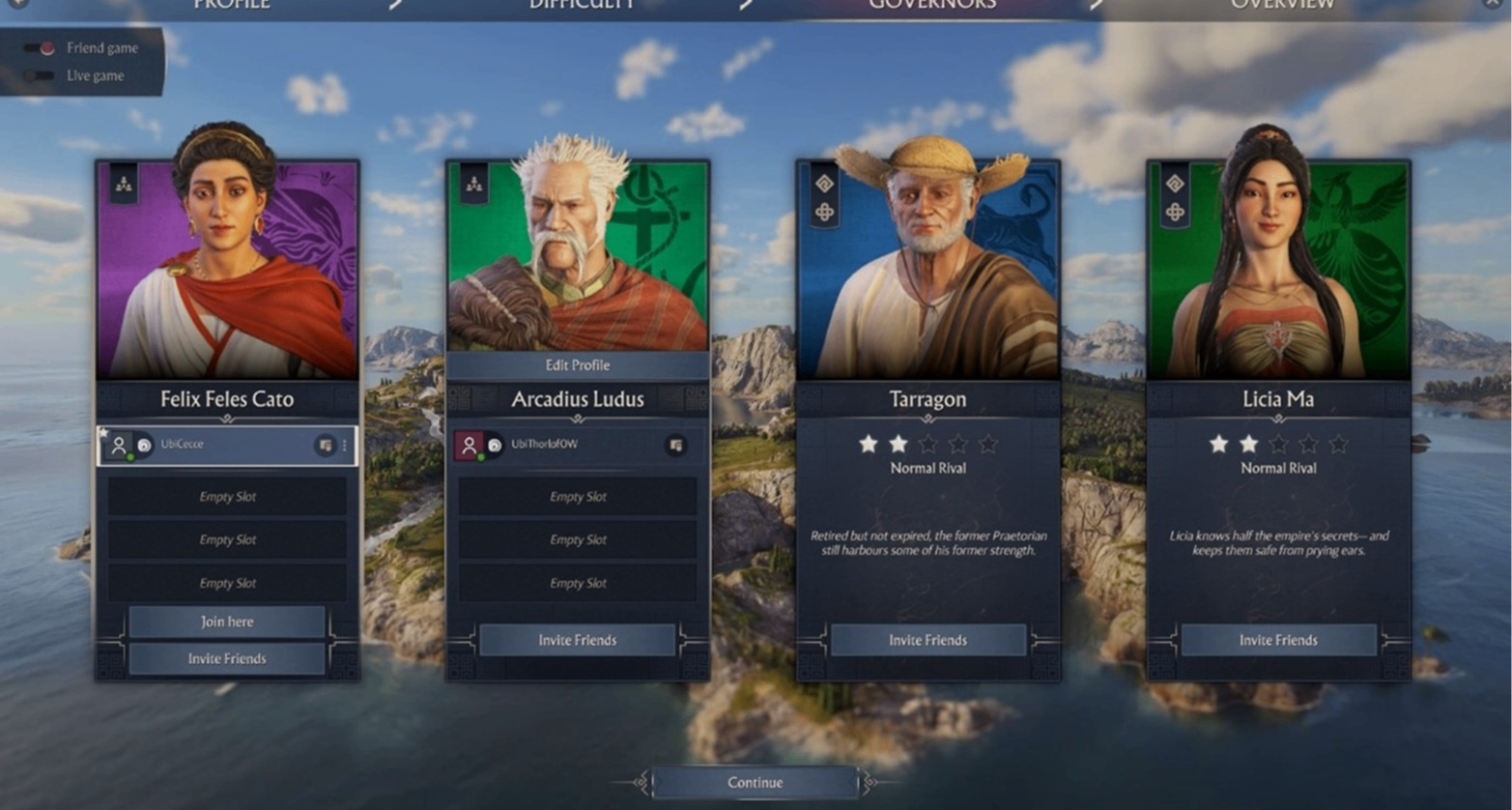Continue to the next setup step
The width and height of the screenshot is (1512, 810).
point(755,782)
